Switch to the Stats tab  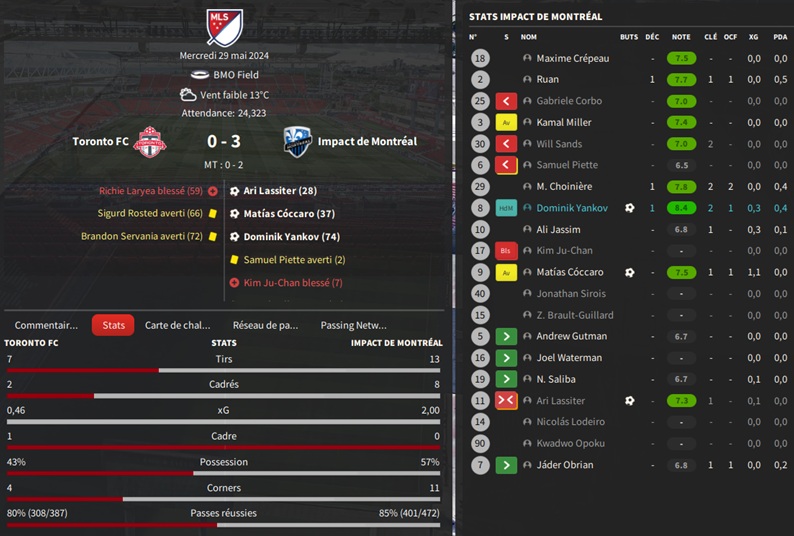(113, 325)
